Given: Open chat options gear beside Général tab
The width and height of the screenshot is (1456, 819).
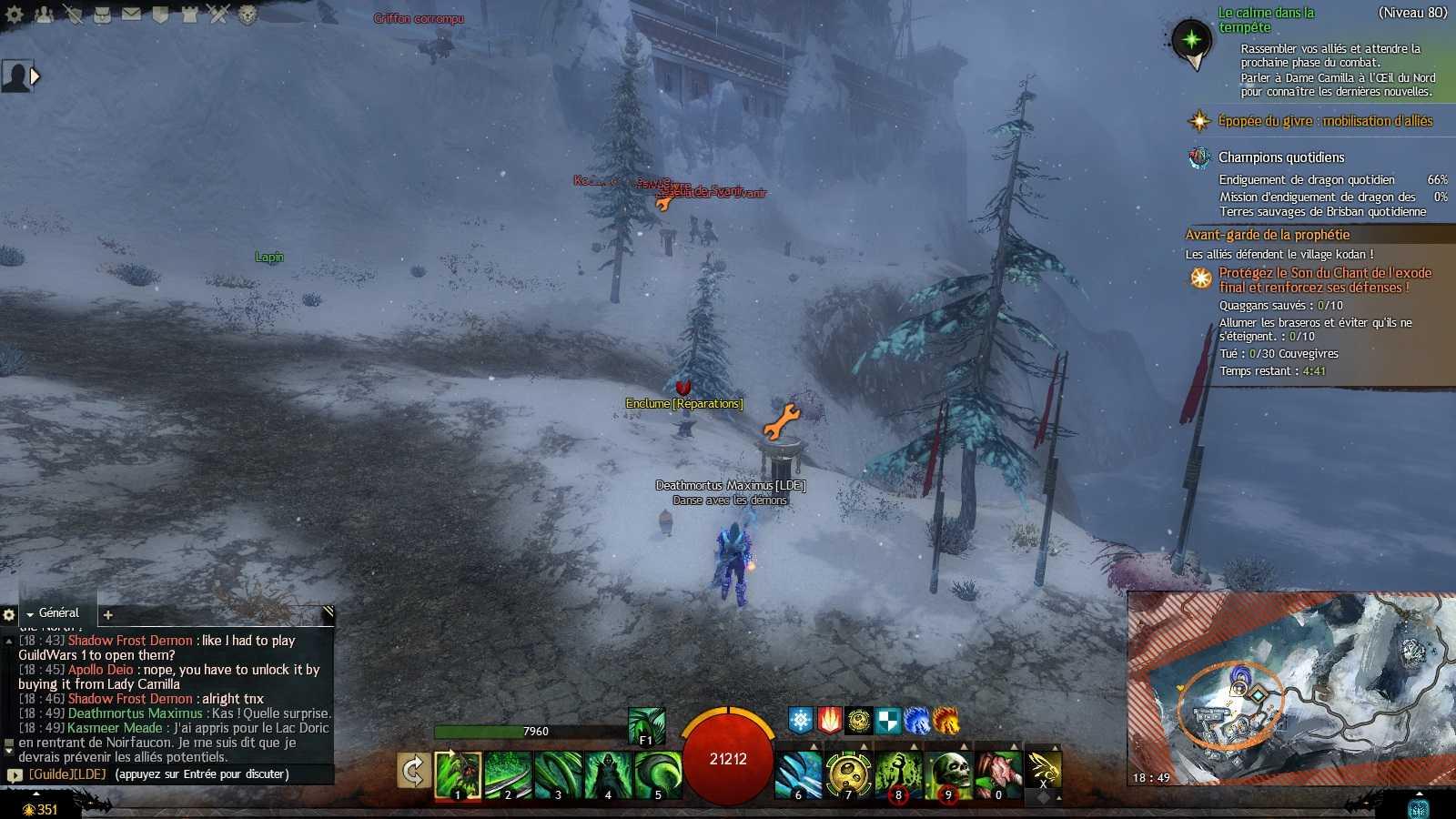Looking at the screenshot, I should [x=9, y=615].
